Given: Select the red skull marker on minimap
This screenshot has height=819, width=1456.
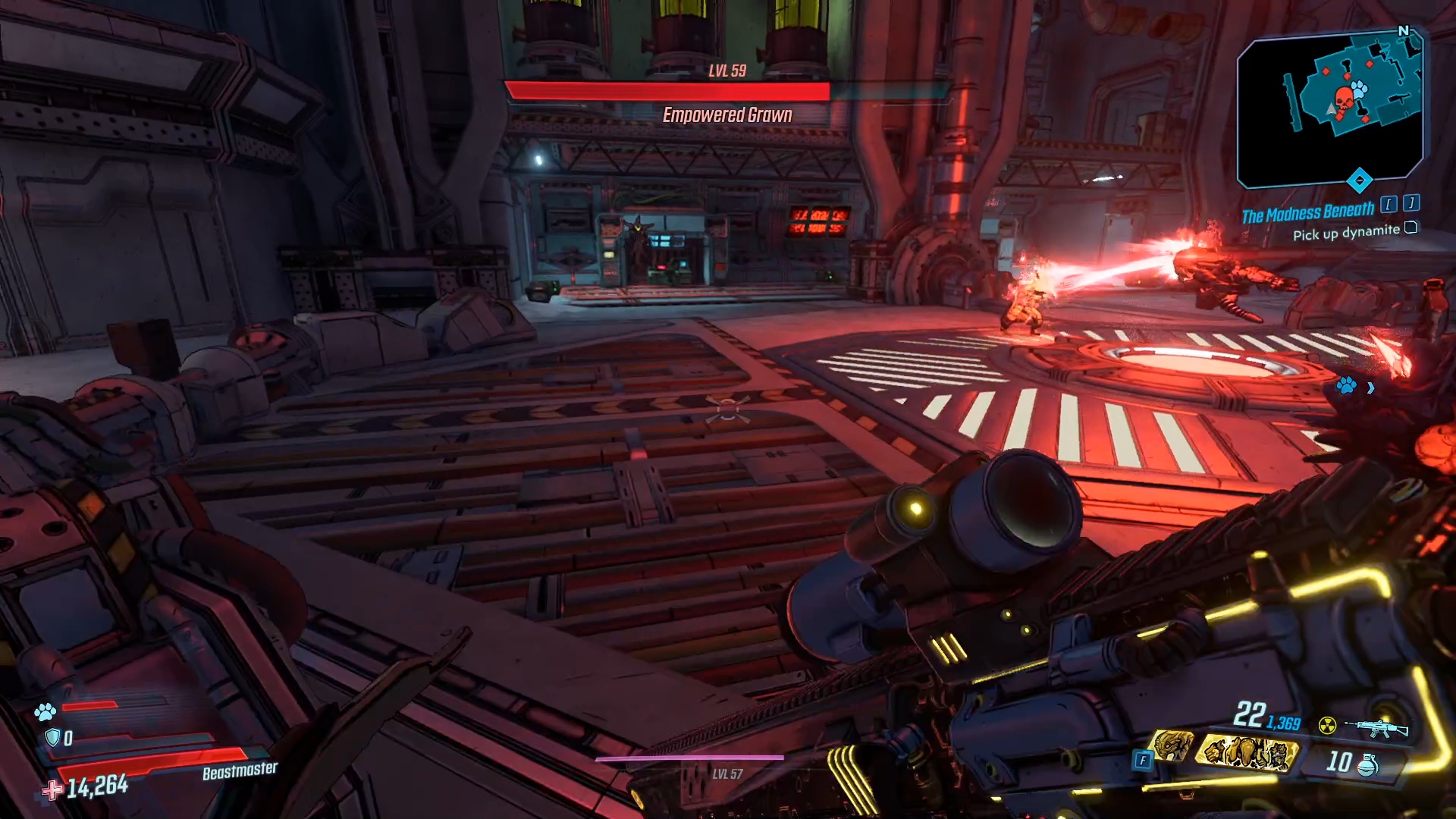Looking at the screenshot, I should (x=1344, y=99).
